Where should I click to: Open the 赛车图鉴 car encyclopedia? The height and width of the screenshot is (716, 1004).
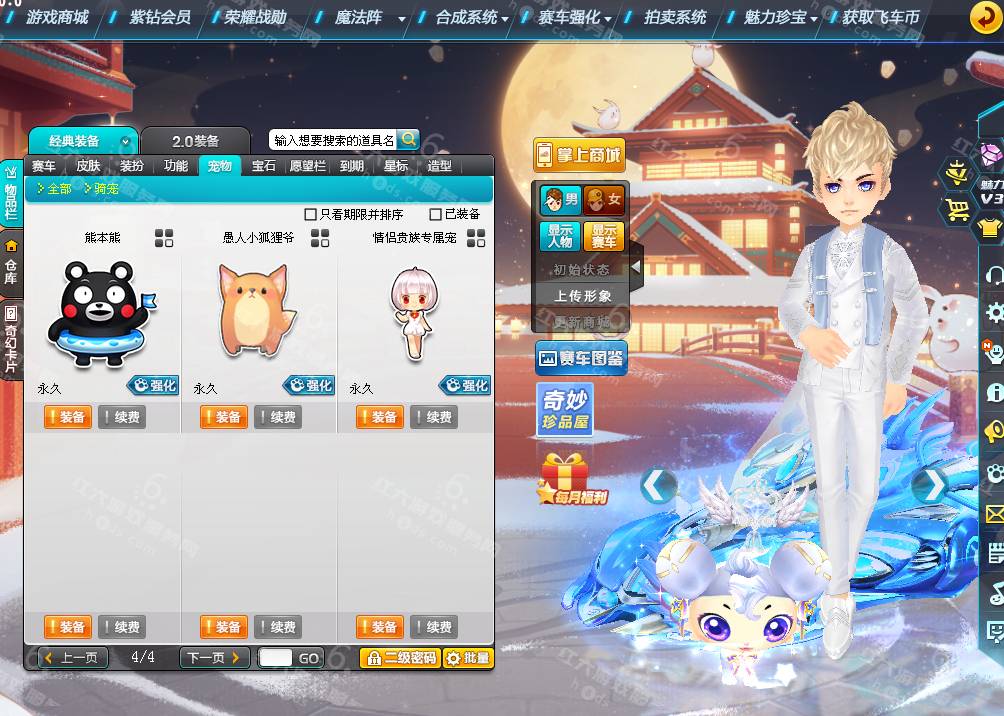point(581,357)
